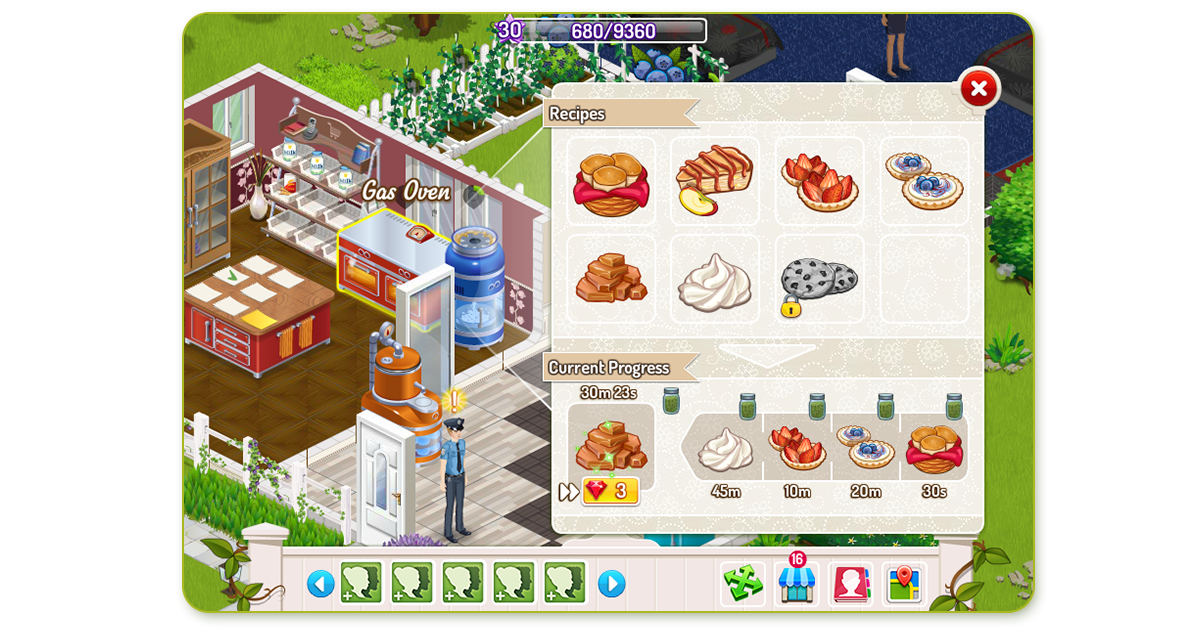Image resolution: width=1200 pixels, height=628 pixels.
Task: Open the map with location pin
Action: coord(905,583)
